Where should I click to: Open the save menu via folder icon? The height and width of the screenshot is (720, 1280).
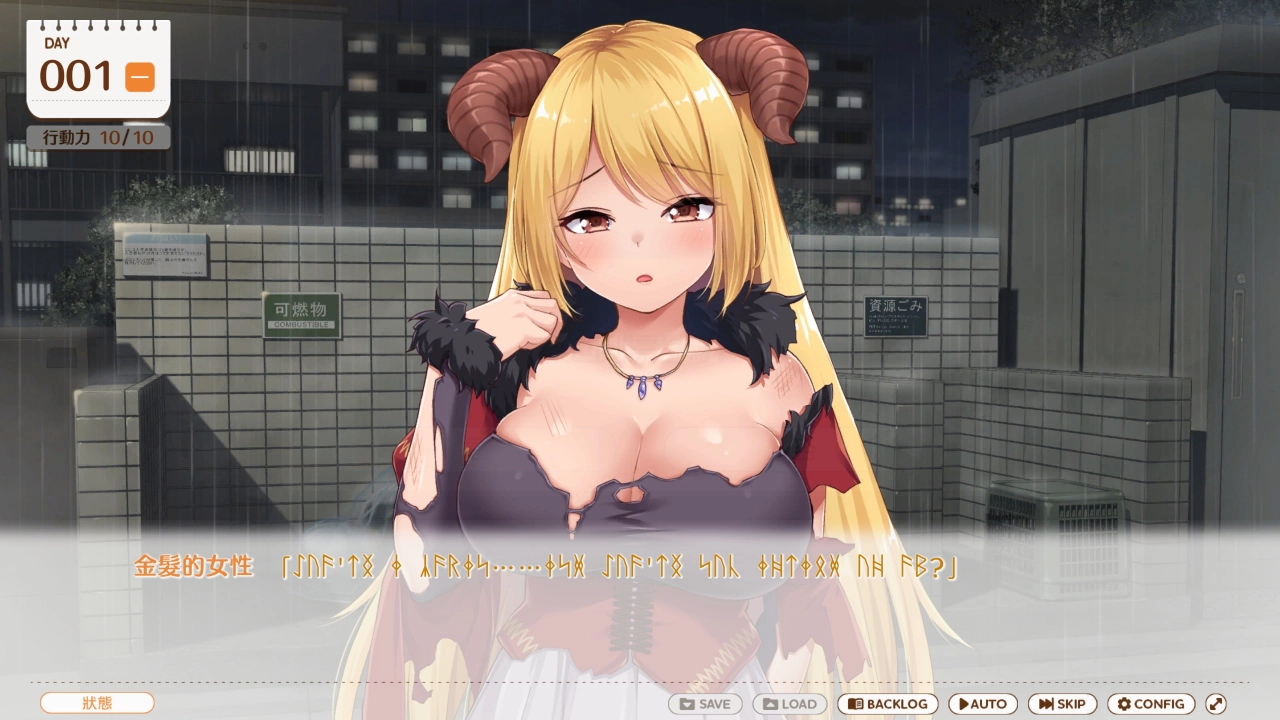click(687, 704)
